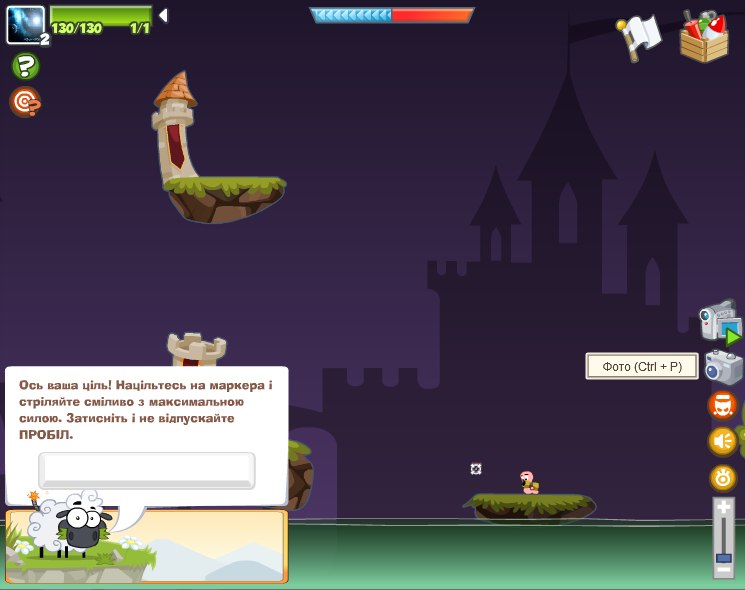Collapse the health panel with the white arrow

coord(163,15)
